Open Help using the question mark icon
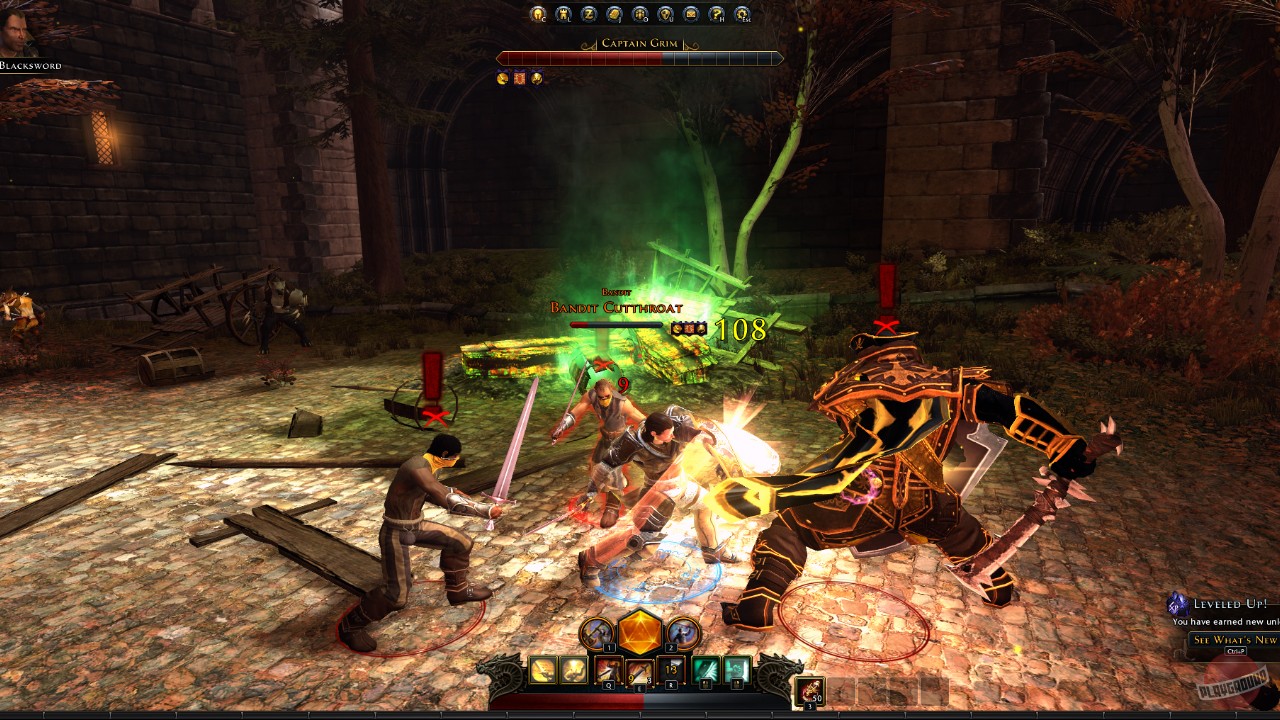The width and height of the screenshot is (1280, 720). [717, 14]
